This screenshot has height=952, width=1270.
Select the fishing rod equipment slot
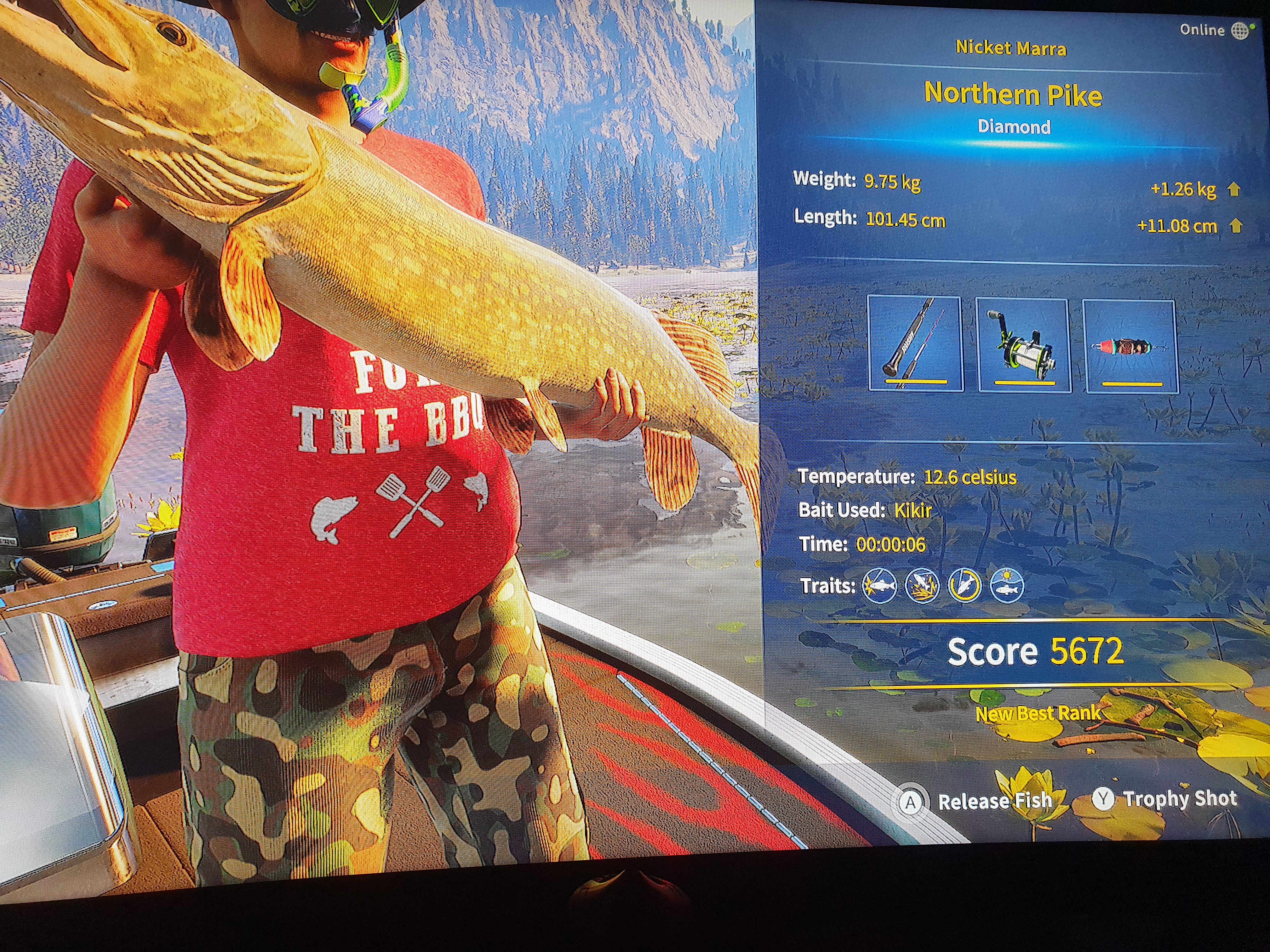915,344
